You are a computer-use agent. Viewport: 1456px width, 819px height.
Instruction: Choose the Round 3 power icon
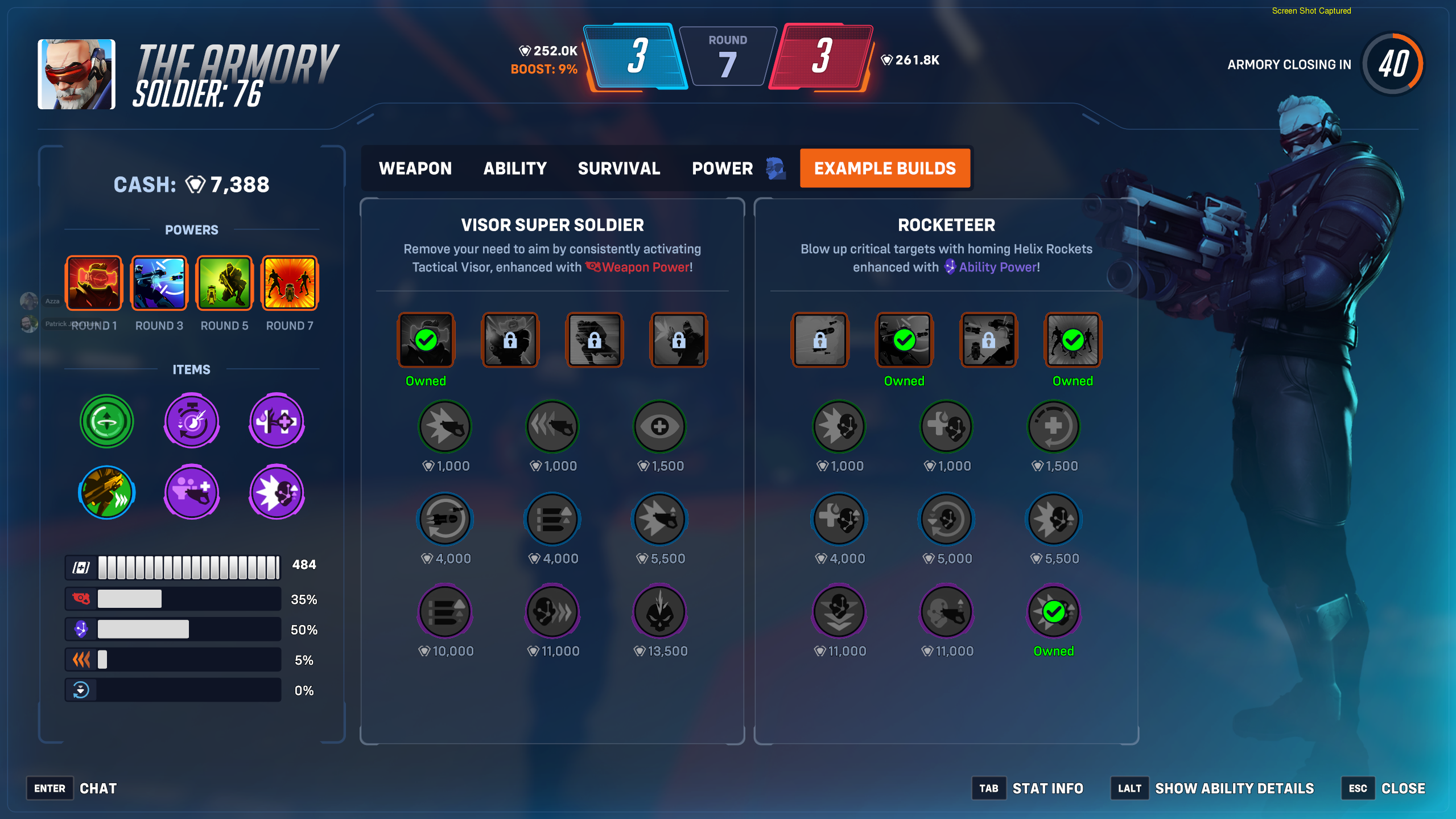click(159, 283)
